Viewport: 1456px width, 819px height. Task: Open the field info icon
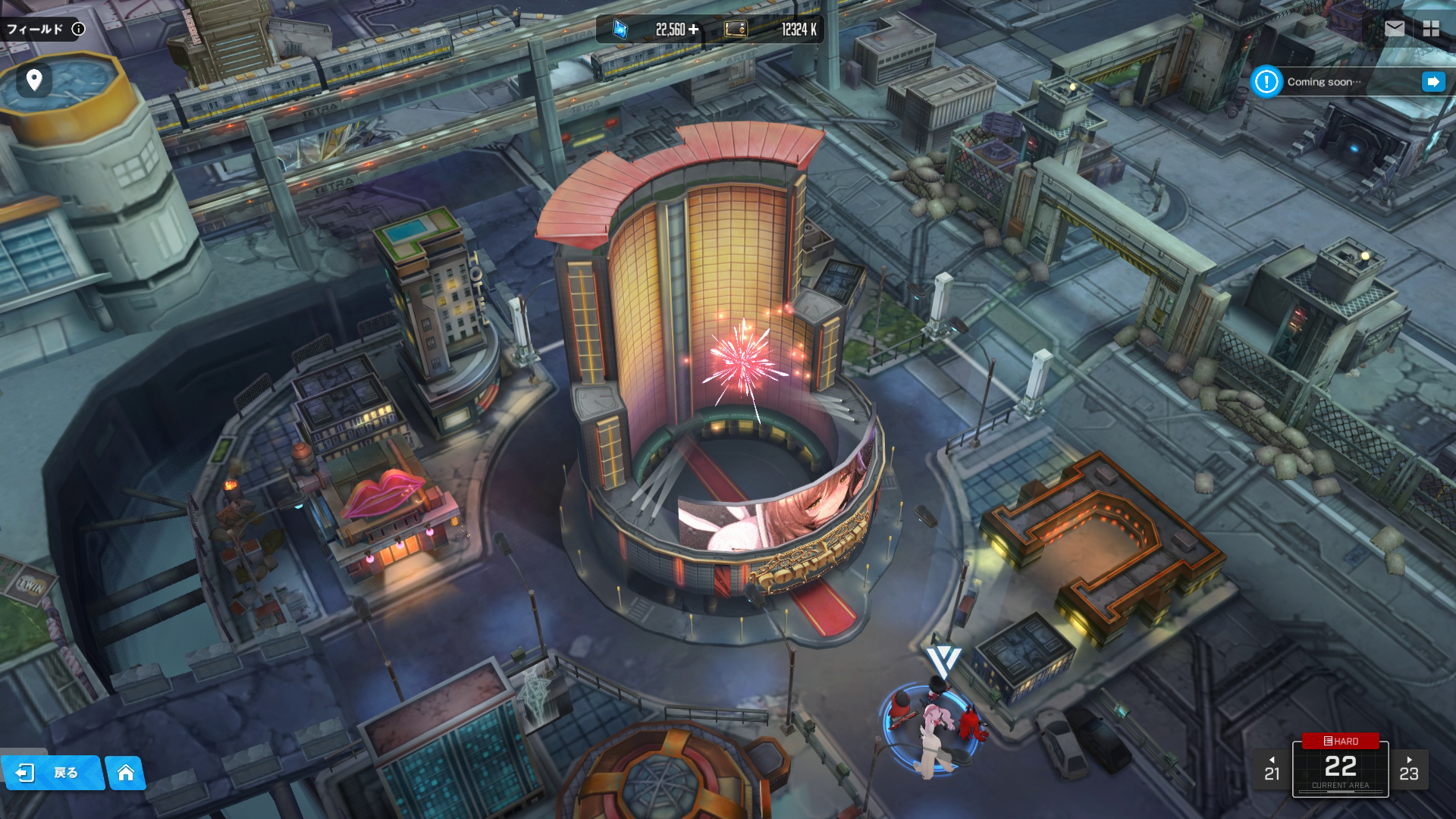[78, 29]
